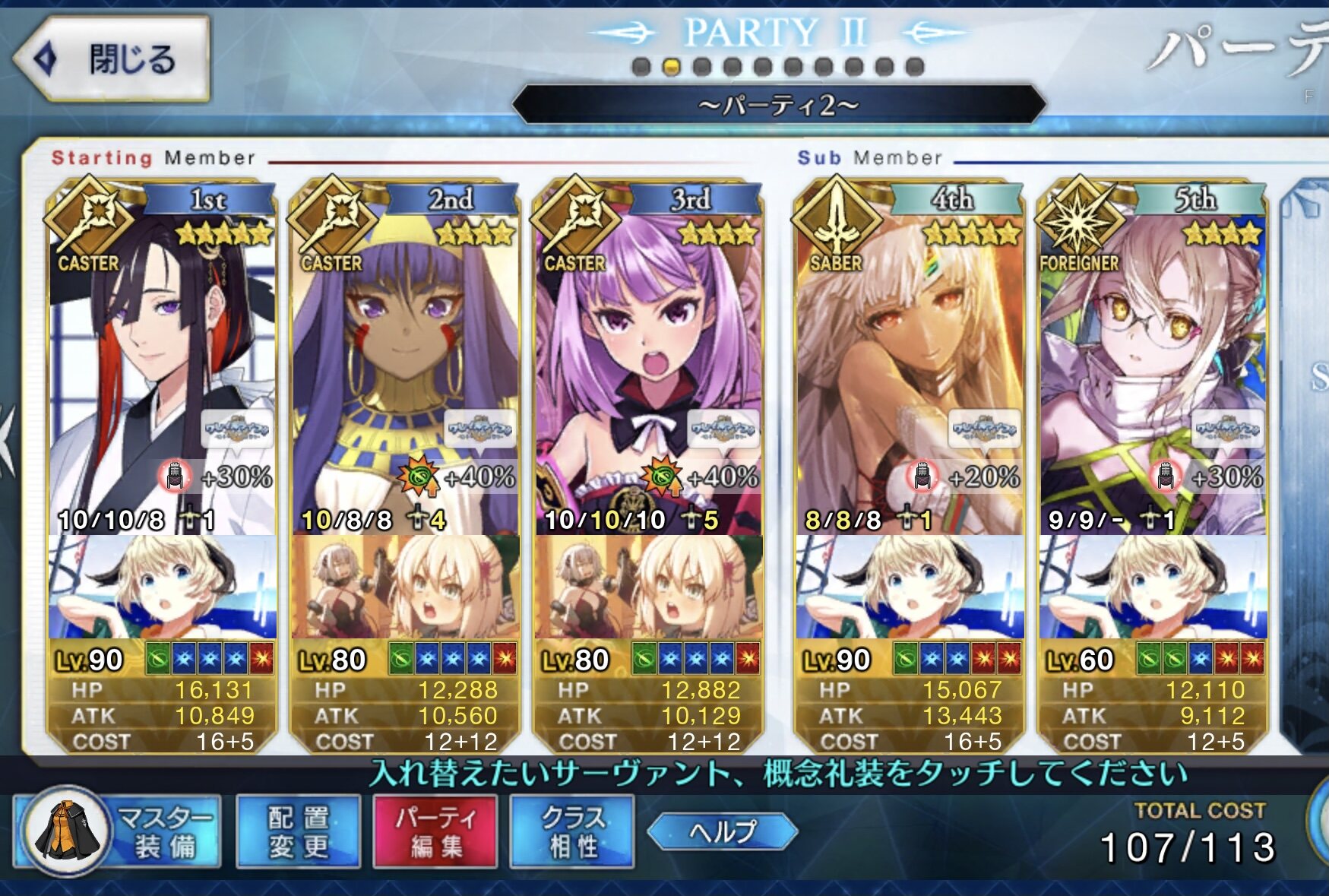Show クラス相性 class affinity chart
Screen dimensions: 1329x896
[x=572, y=831]
